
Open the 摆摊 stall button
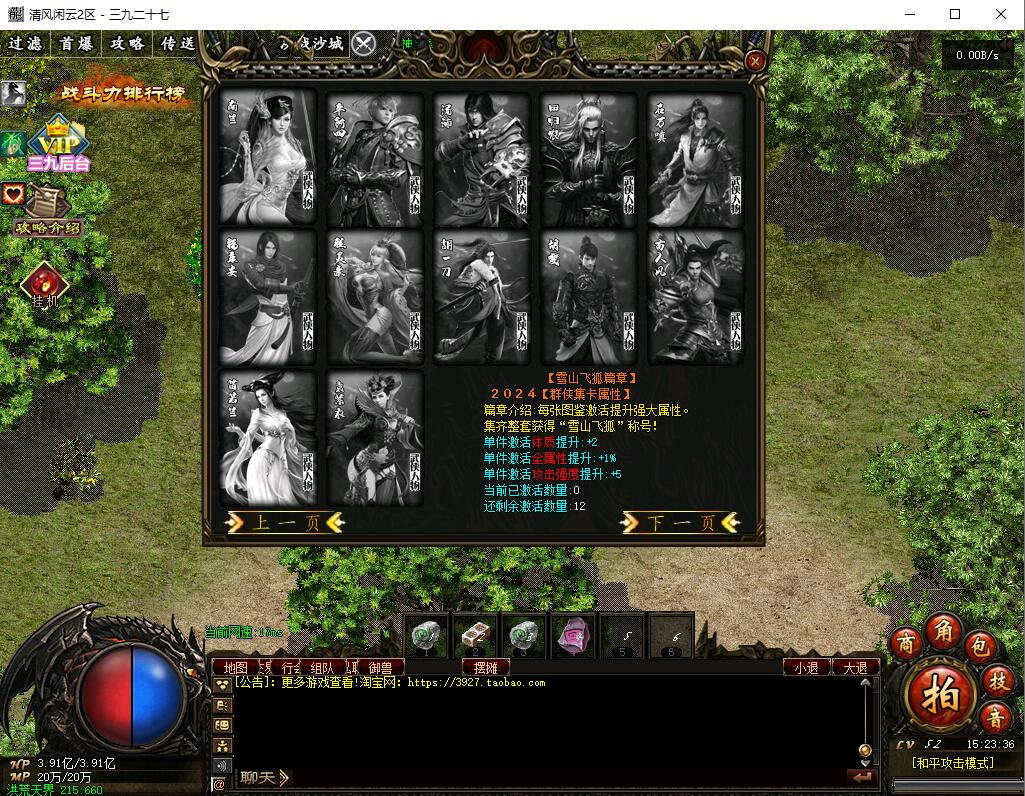click(486, 667)
